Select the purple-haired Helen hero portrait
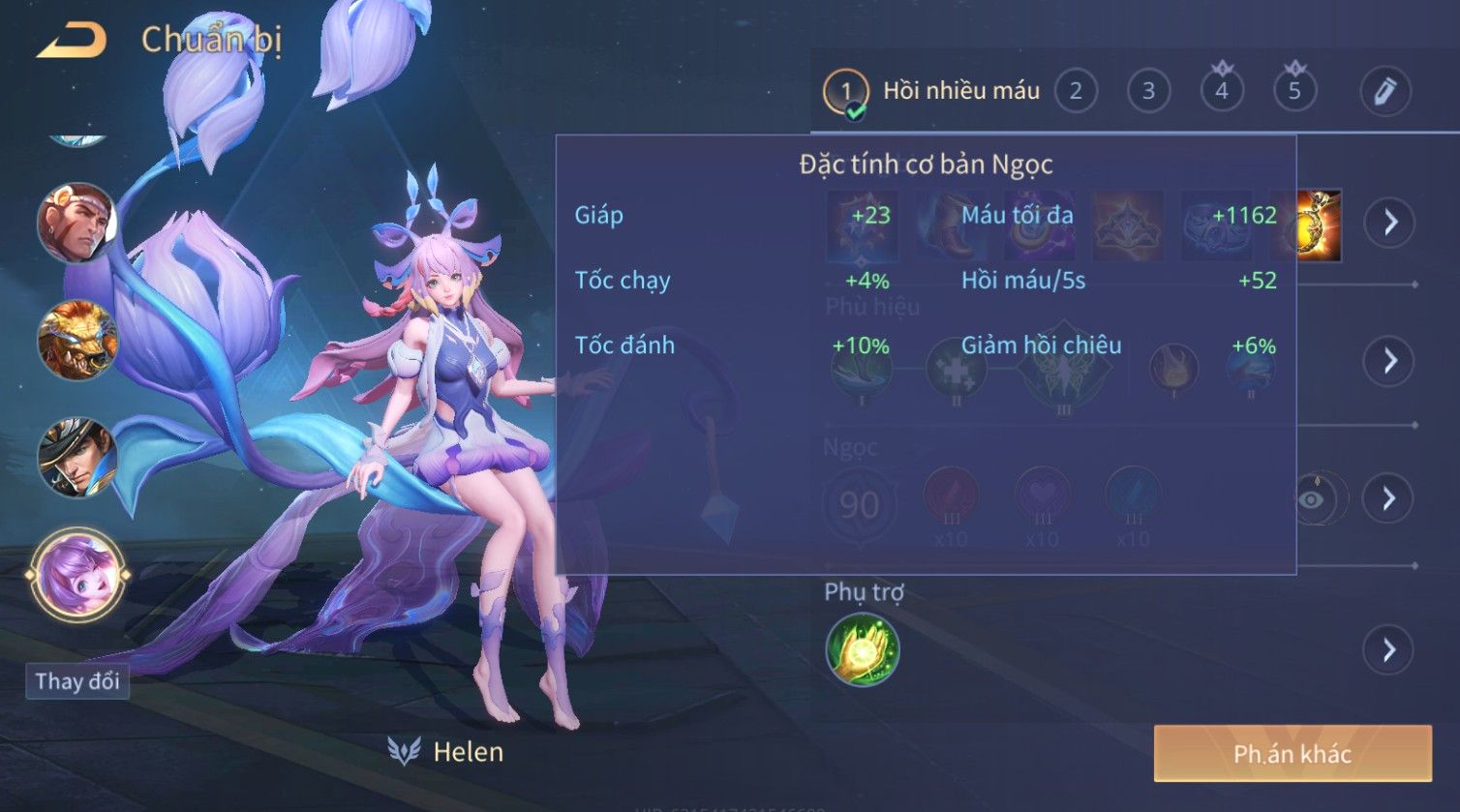The height and width of the screenshot is (812, 1460). click(x=76, y=574)
